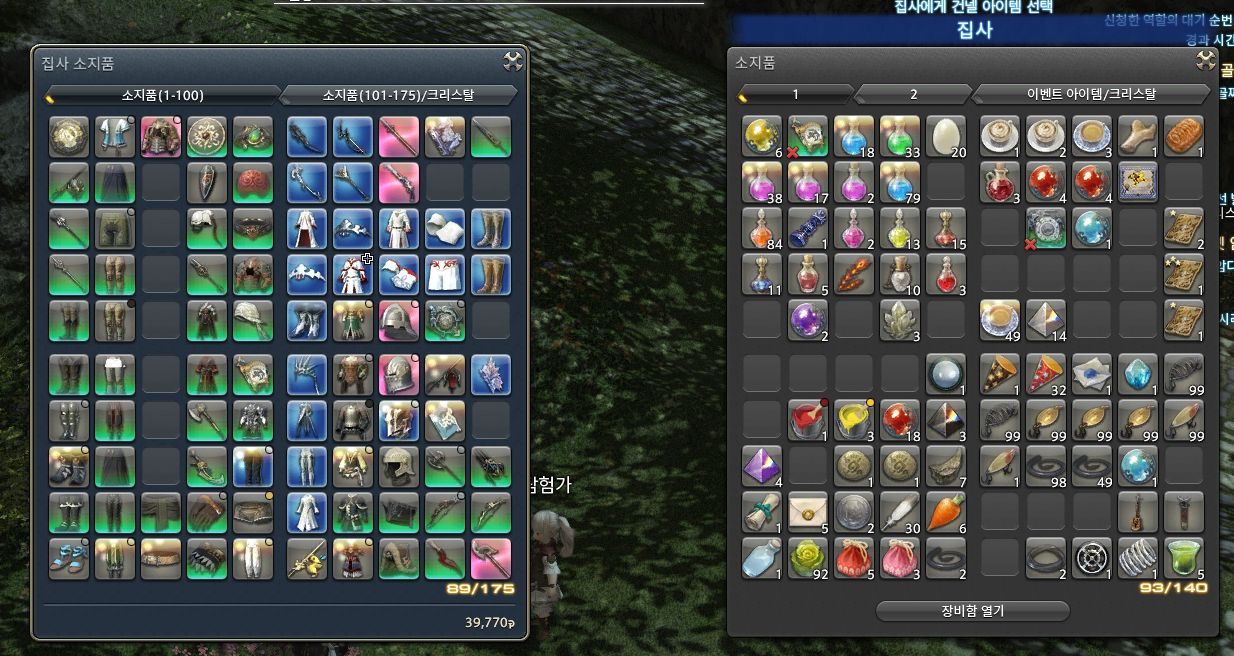The width and height of the screenshot is (1234, 656).
Task: Click the 장비함 열기 button
Action: [972, 610]
